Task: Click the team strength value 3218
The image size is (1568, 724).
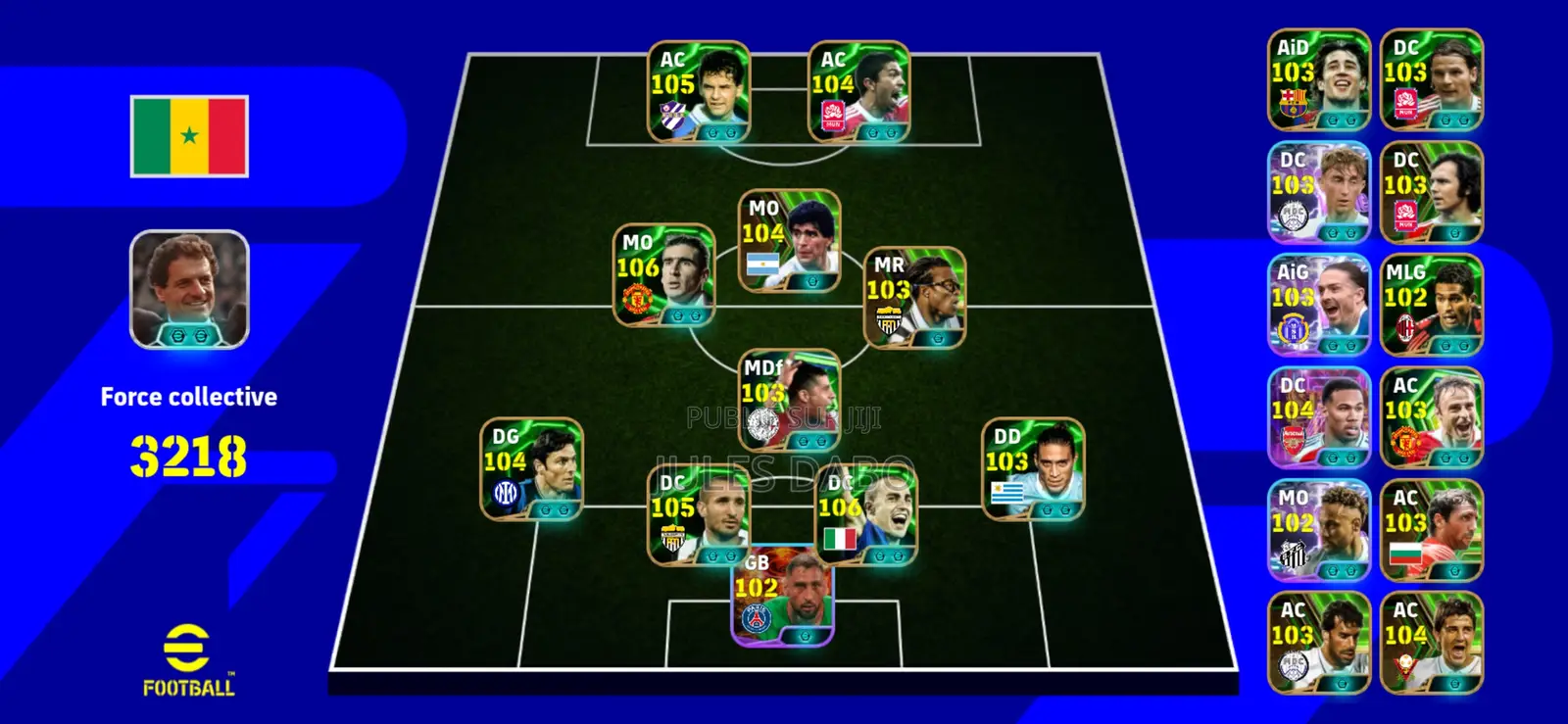Action: point(190,452)
